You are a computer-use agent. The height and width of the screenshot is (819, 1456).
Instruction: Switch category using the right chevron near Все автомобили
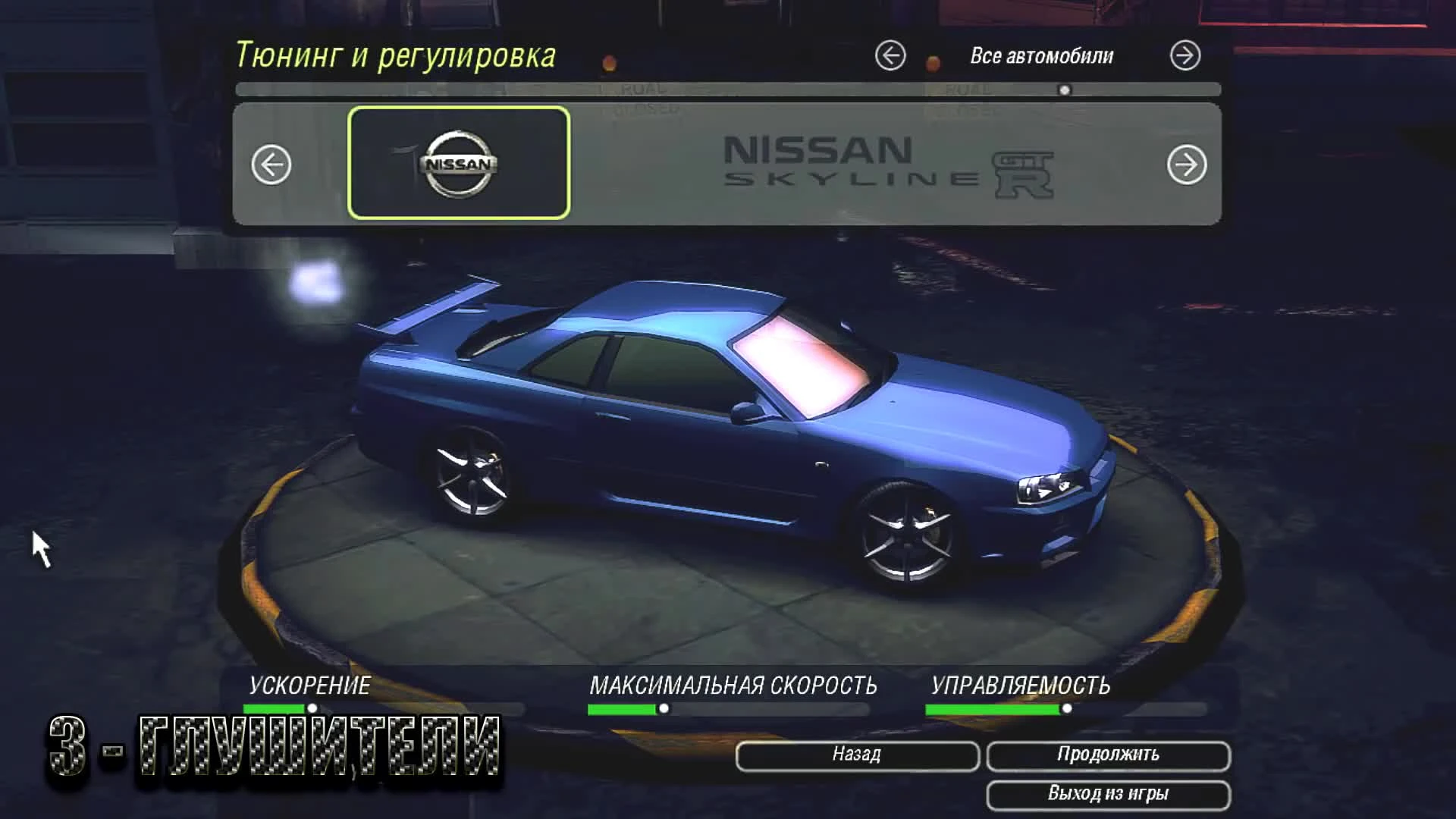click(x=1185, y=55)
